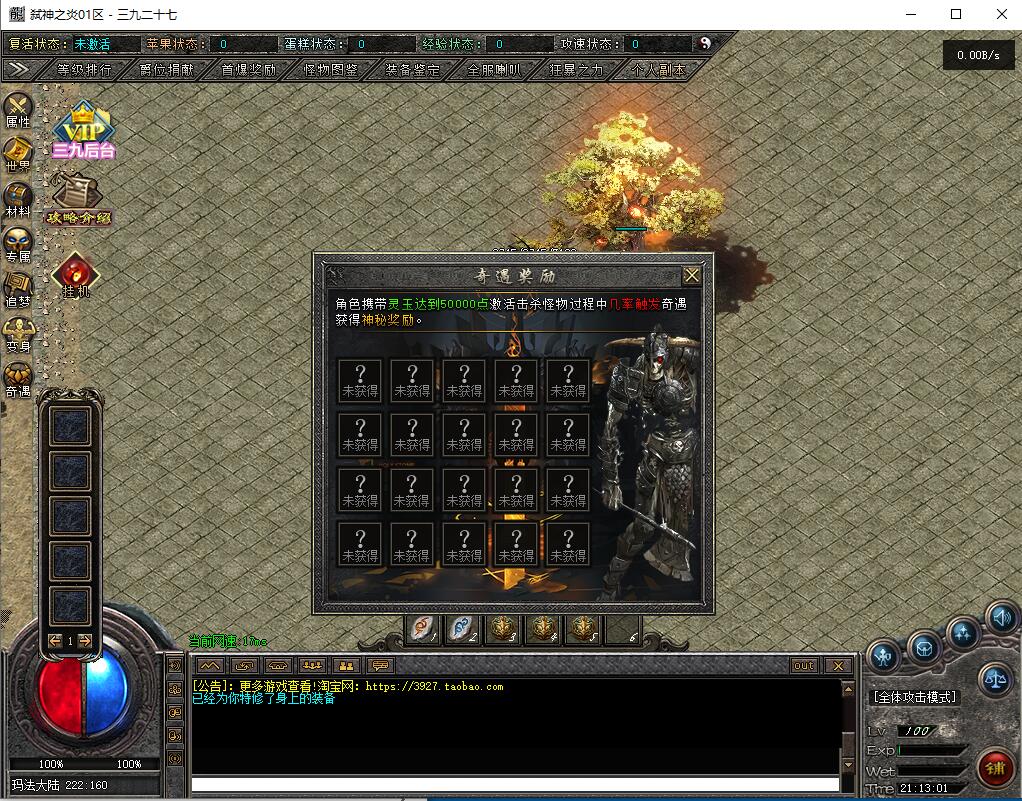Close the 奇遇奖励 reward window
The width and height of the screenshot is (1022, 801).
pyautogui.click(x=691, y=275)
